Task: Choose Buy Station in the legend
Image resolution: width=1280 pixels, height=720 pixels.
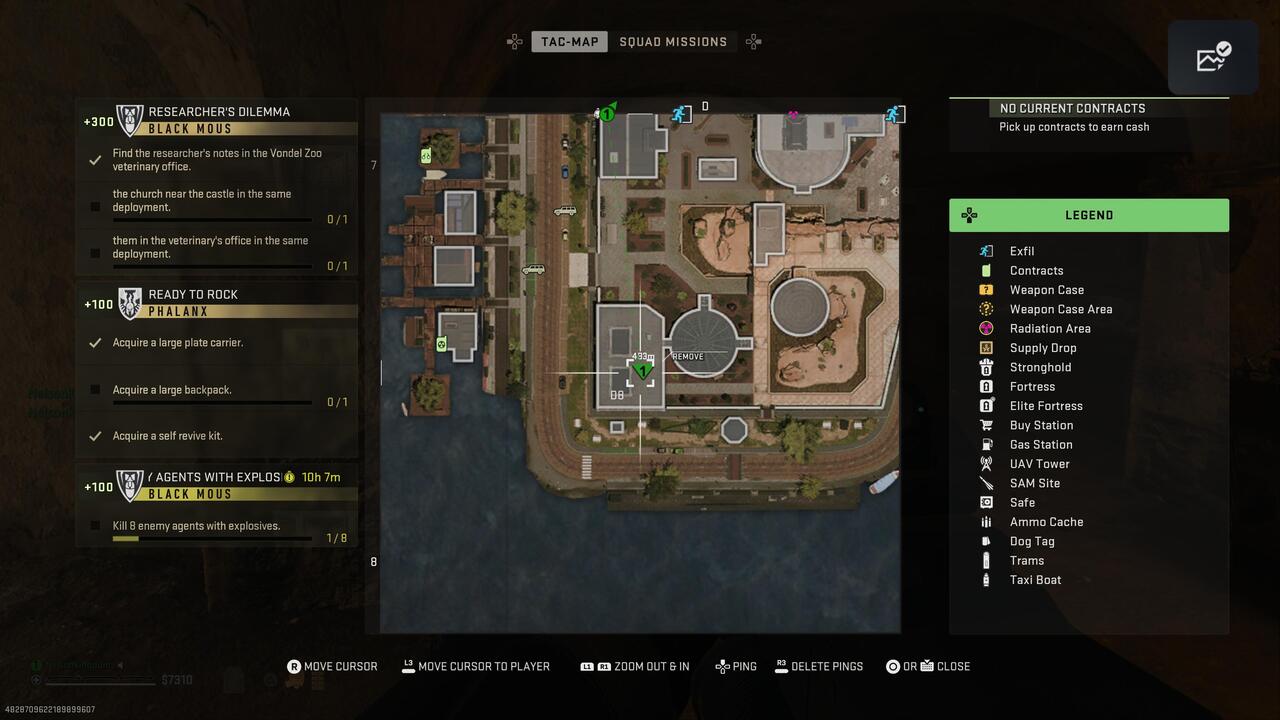Action: click(x=1040, y=425)
